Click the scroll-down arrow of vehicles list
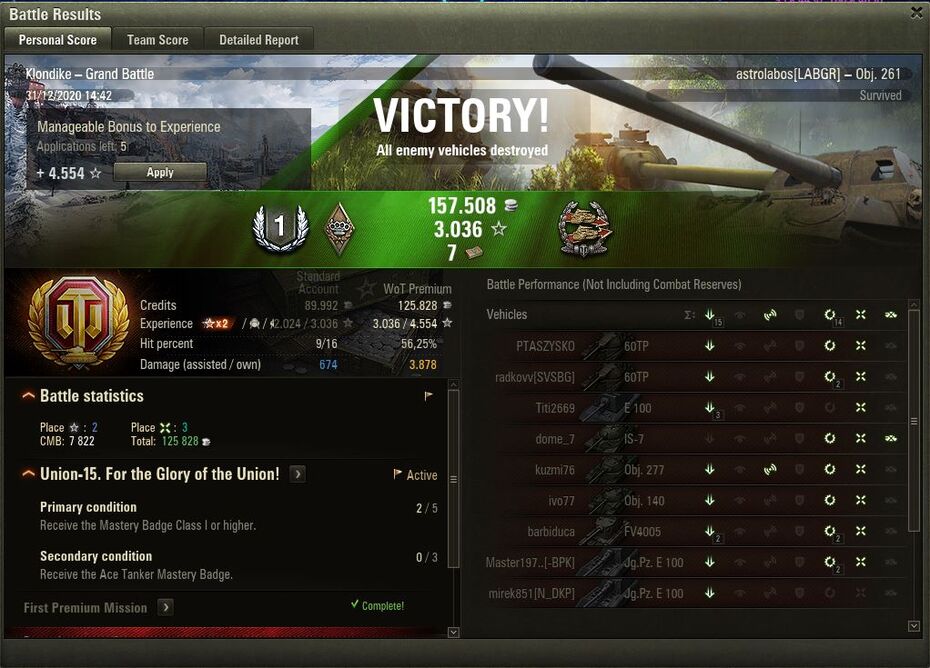This screenshot has height=668, width=930. (913, 626)
